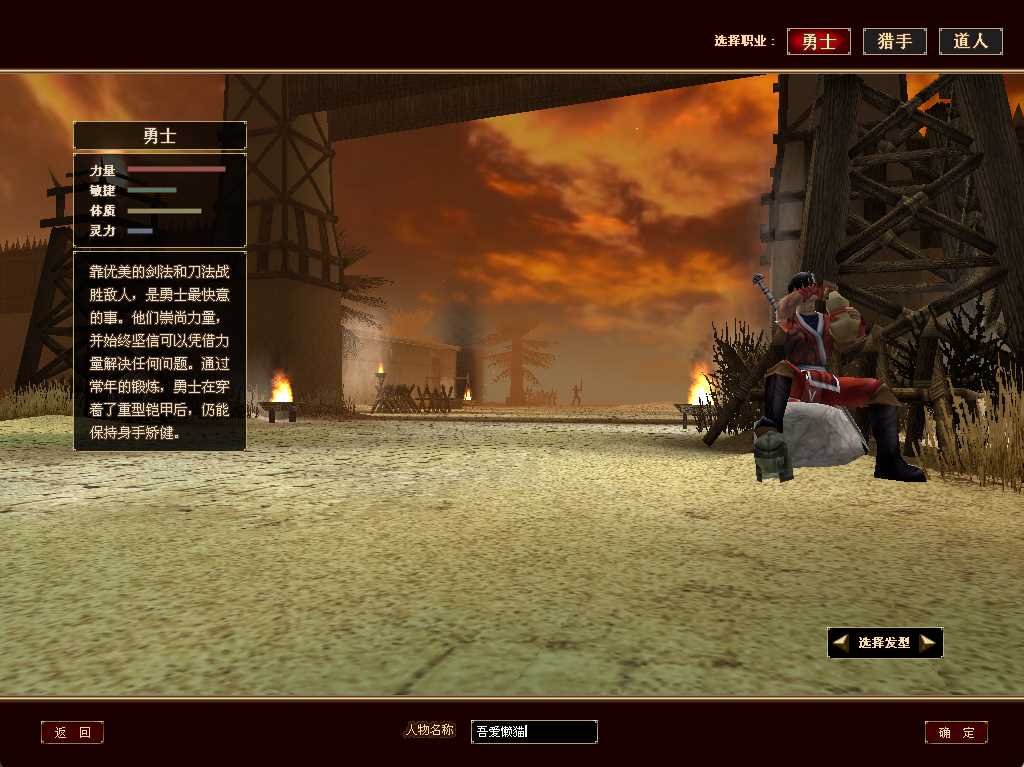Choose the 猎手 hunter class
1024x767 pixels.
[894, 41]
